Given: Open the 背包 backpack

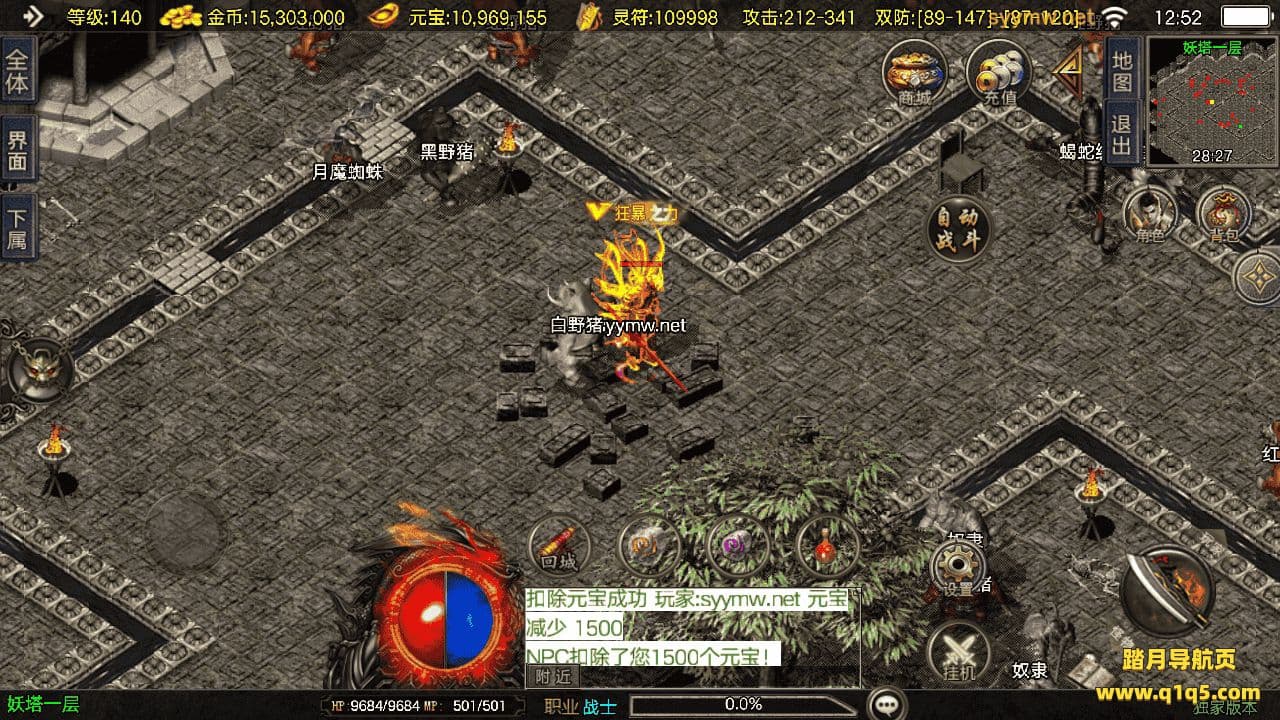Looking at the screenshot, I should (x=1224, y=213).
